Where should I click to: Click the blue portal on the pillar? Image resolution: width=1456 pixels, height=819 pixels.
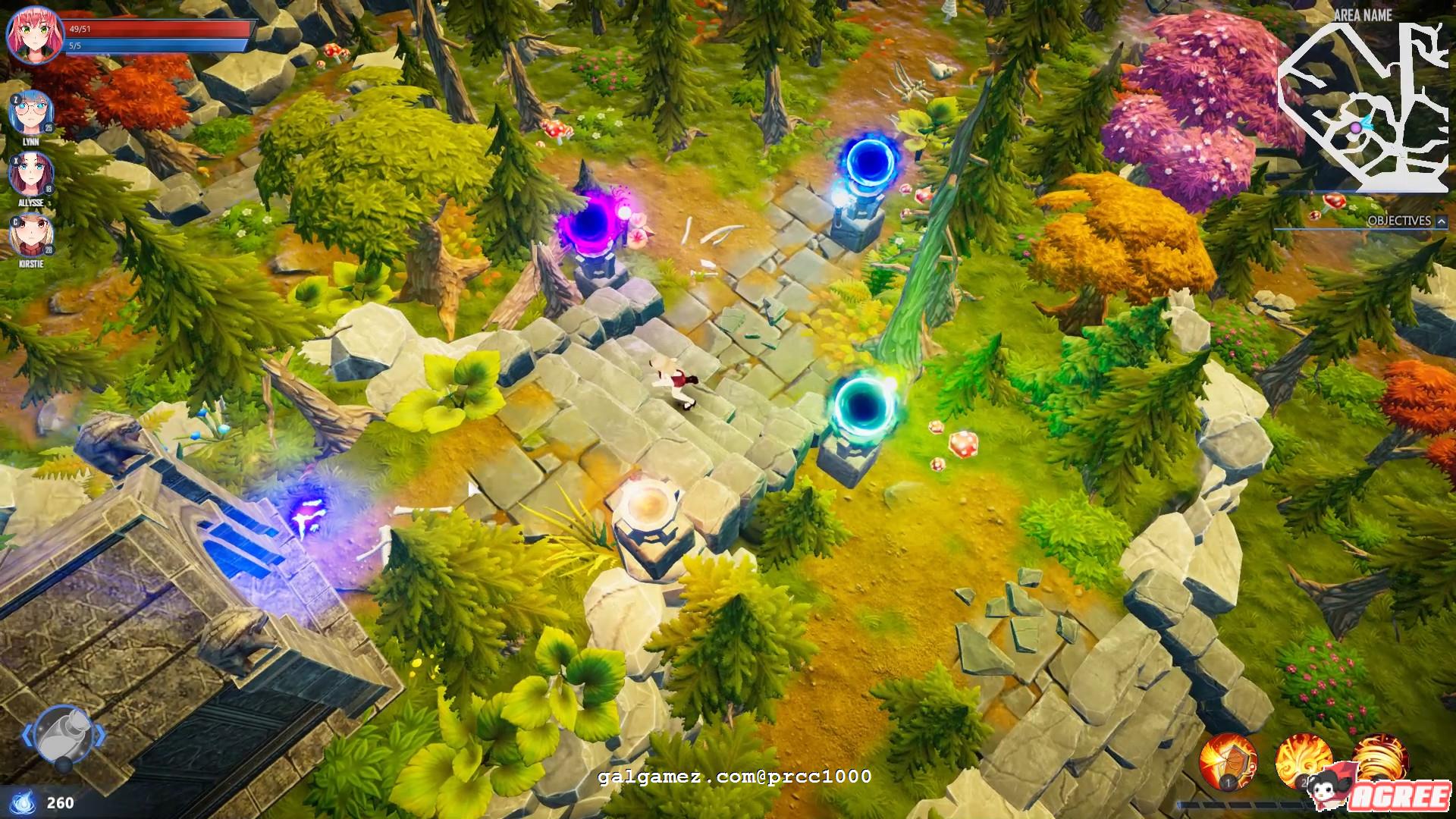tap(869, 159)
